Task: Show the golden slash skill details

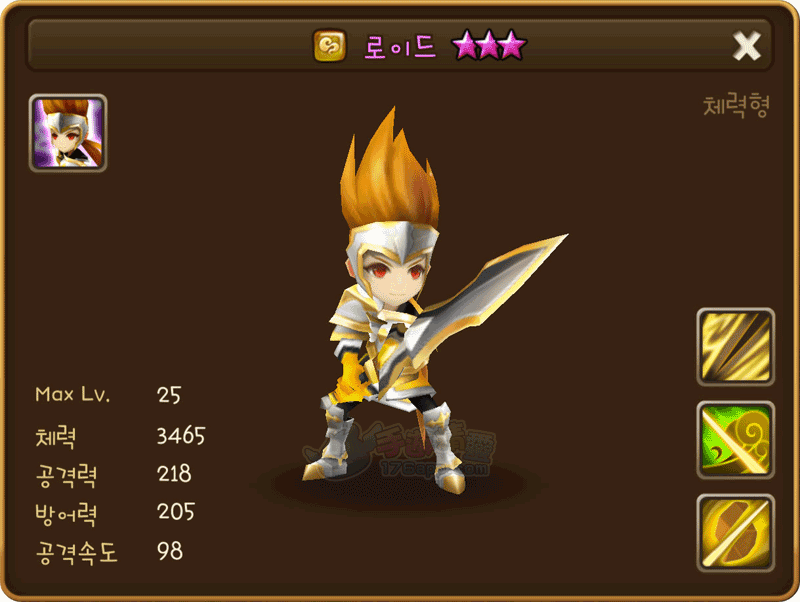Action: [735, 347]
